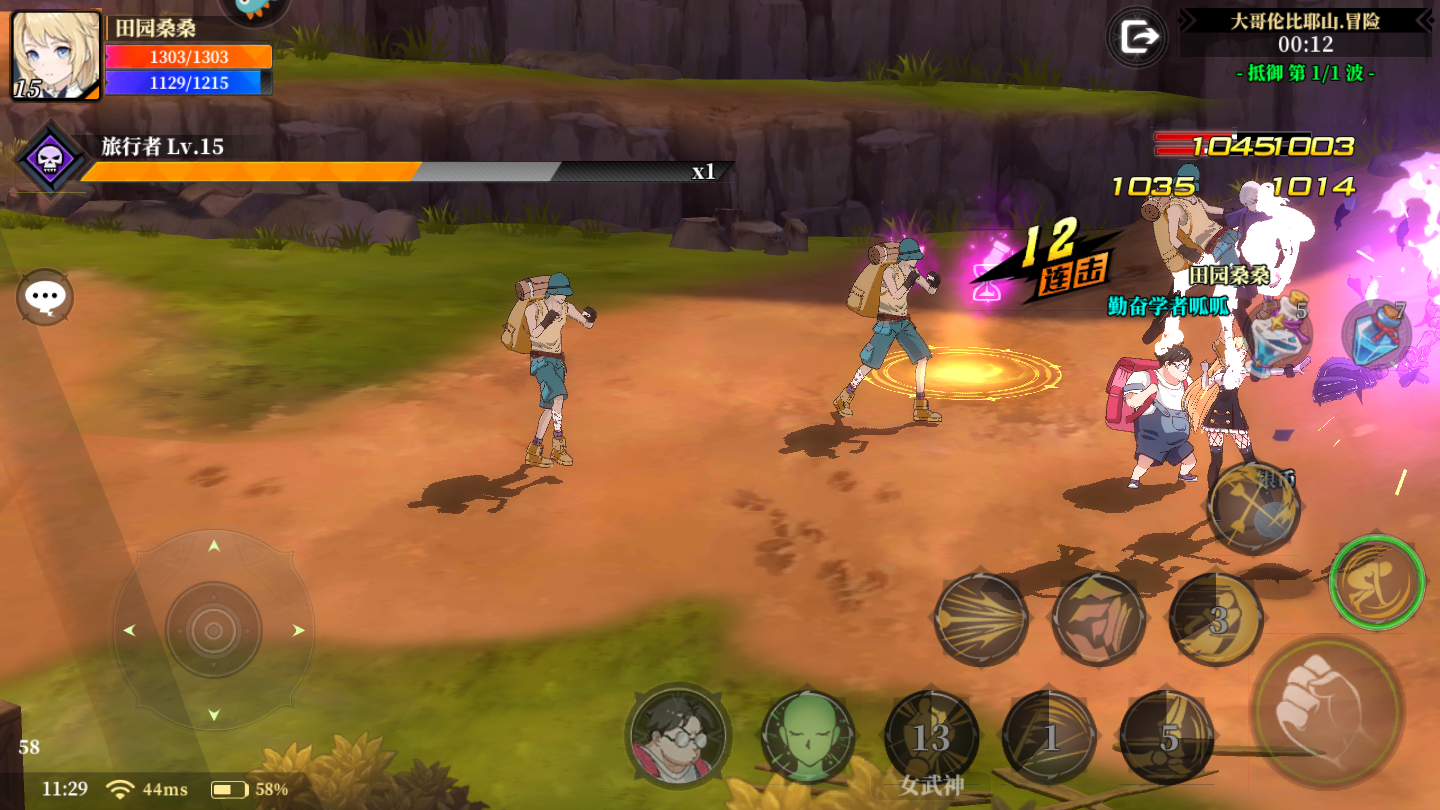The height and width of the screenshot is (810, 1440).
Task: Select the skill showing cooldown 13
Action: point(931,738)
